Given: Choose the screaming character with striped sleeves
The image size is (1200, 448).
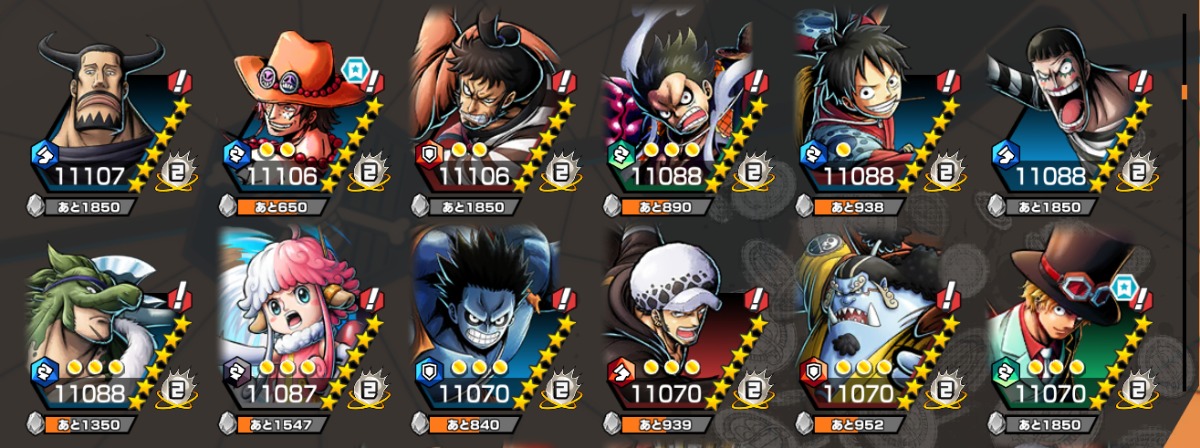Looking at the screenshot, I should click(x=1064, y=115).
